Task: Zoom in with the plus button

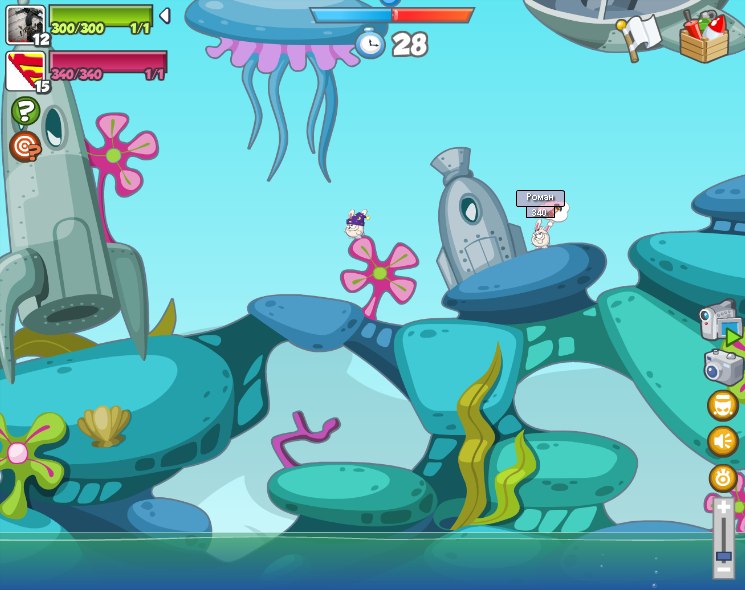Action: [x=723, y=507]
